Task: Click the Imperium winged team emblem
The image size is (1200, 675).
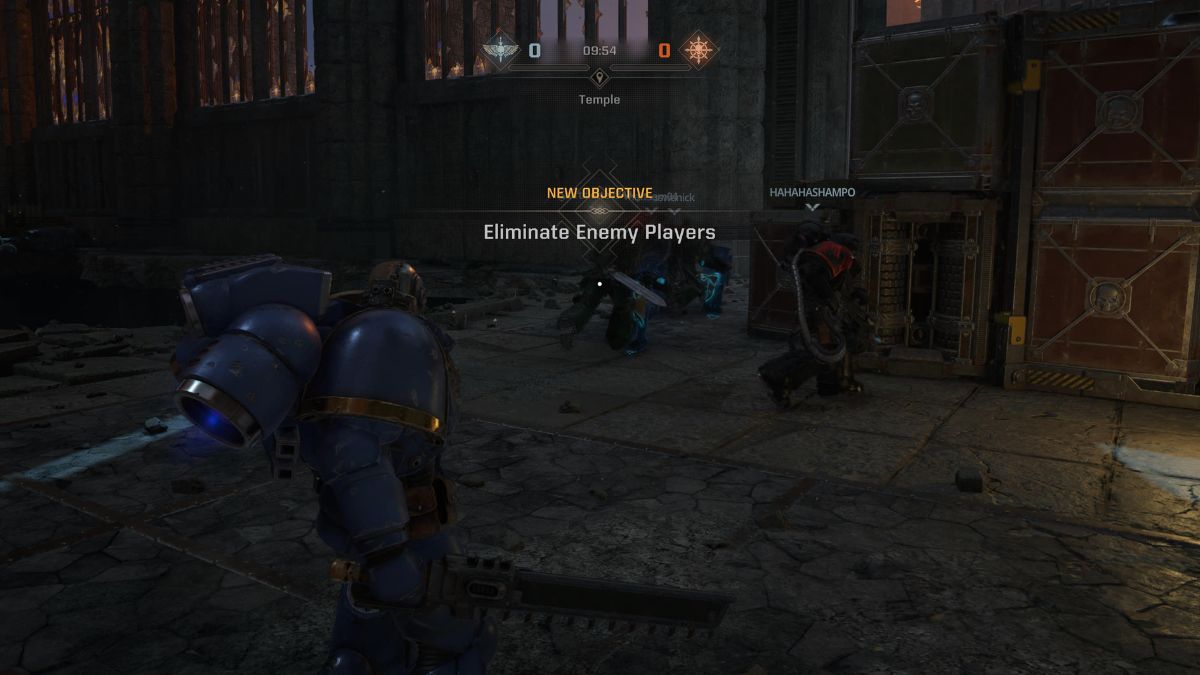Action: 499,50
